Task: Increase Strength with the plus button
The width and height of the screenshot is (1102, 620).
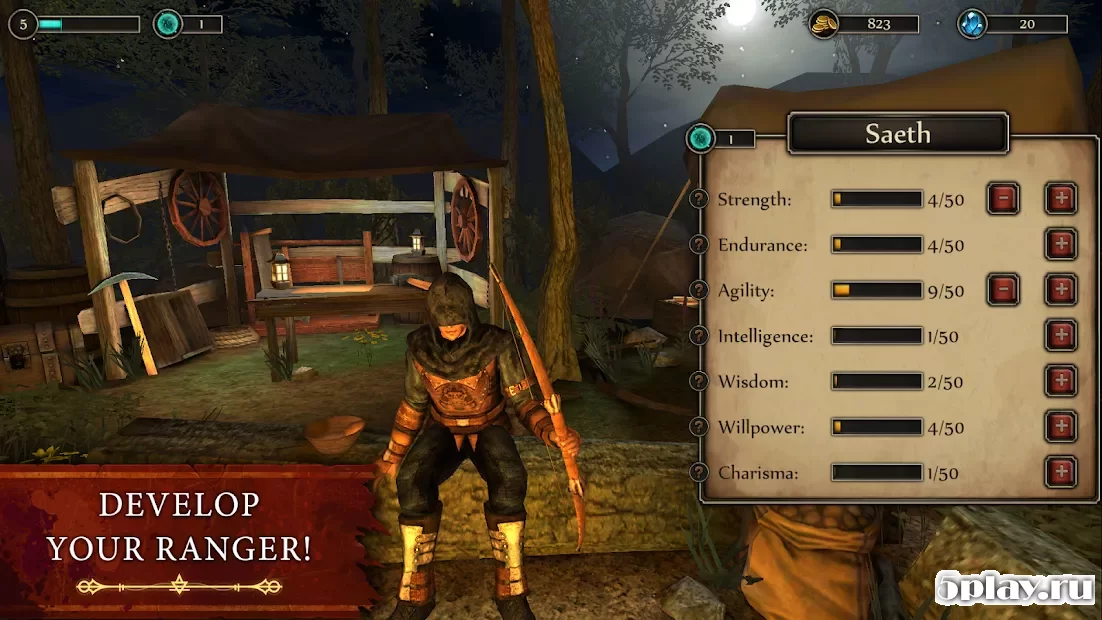Action: pos(1061,199)
